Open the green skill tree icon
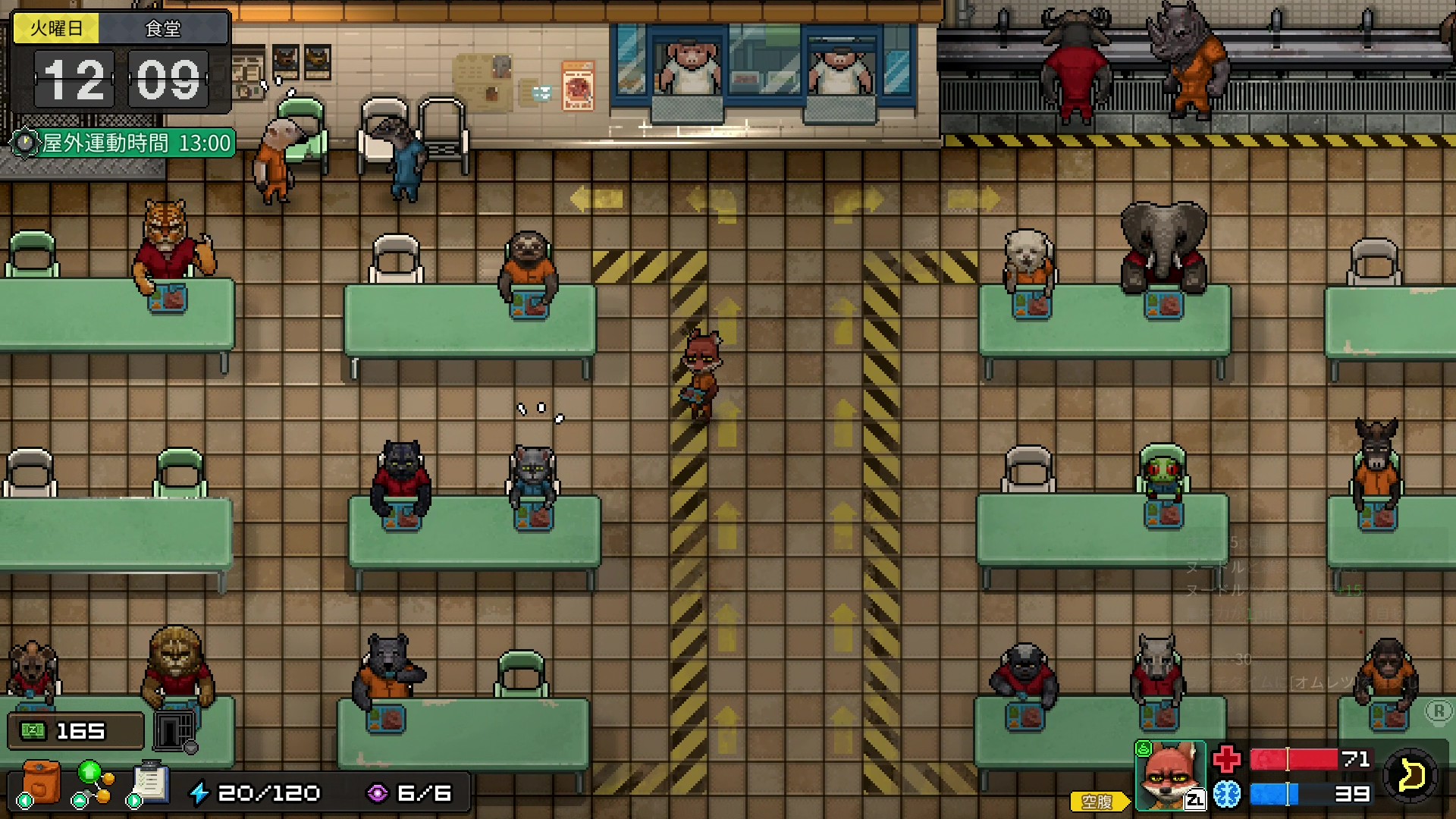 pos(93,783)
